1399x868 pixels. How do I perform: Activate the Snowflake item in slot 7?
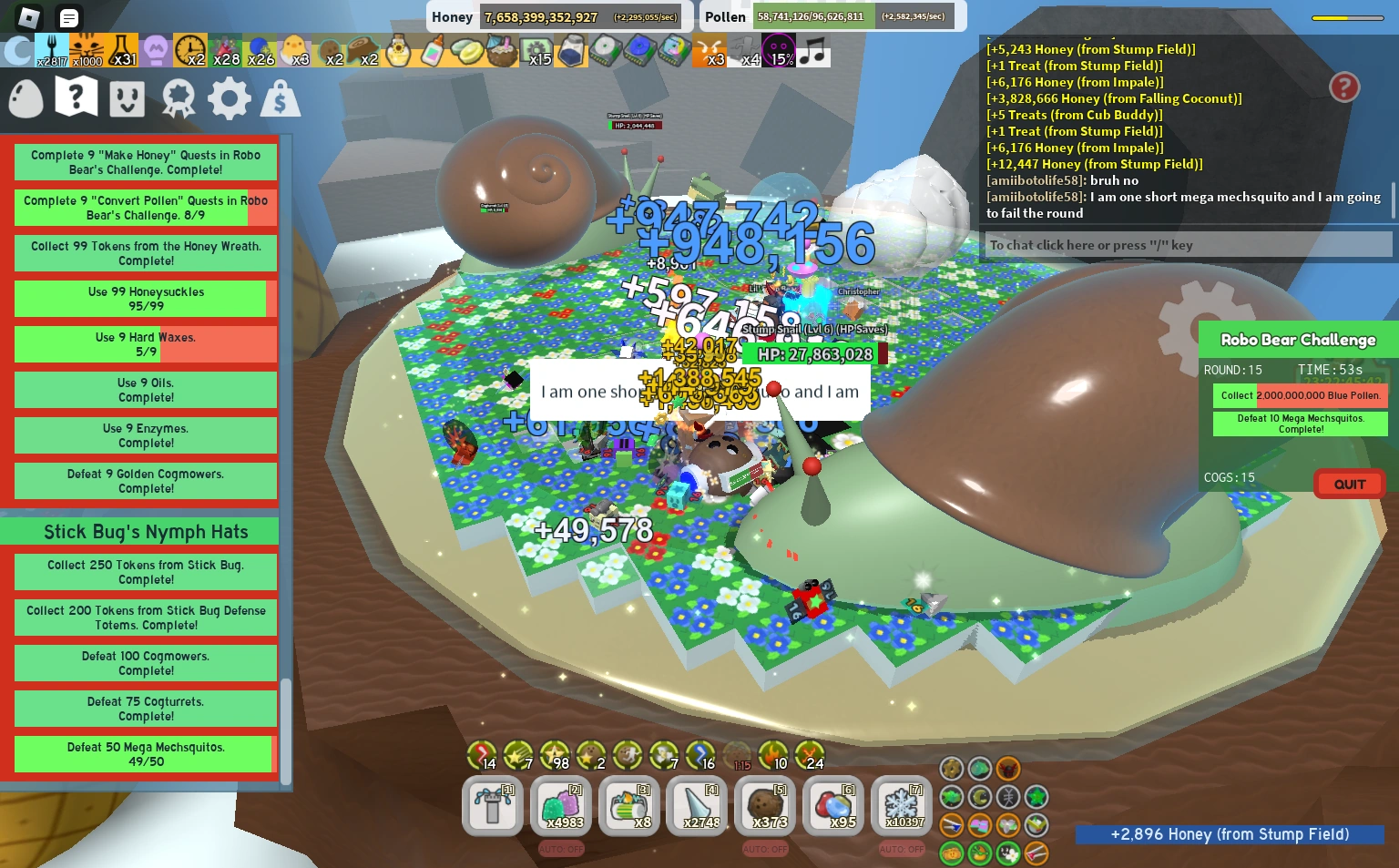901,805
